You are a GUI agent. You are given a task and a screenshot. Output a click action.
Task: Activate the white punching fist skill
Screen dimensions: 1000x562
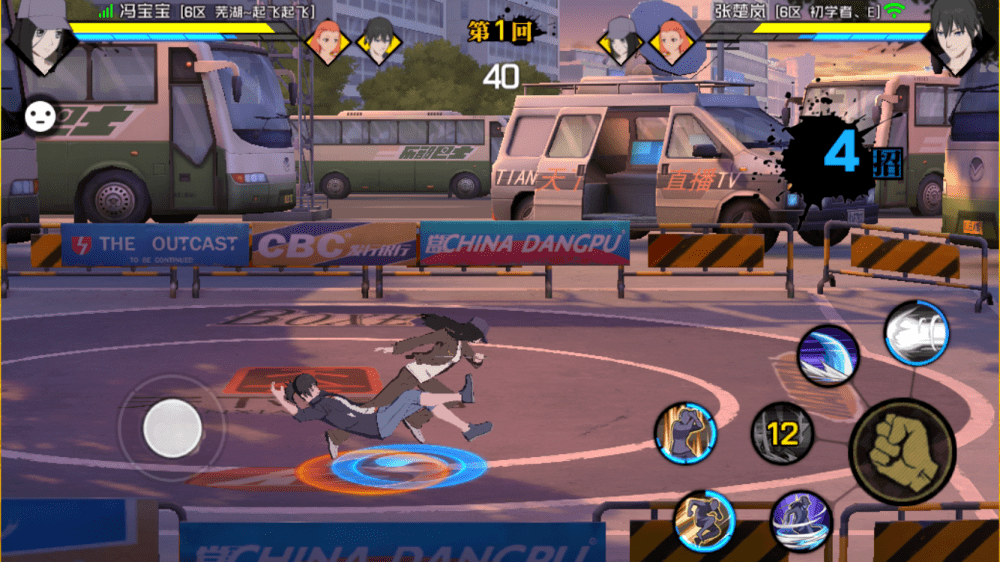(x=917, y=333)
